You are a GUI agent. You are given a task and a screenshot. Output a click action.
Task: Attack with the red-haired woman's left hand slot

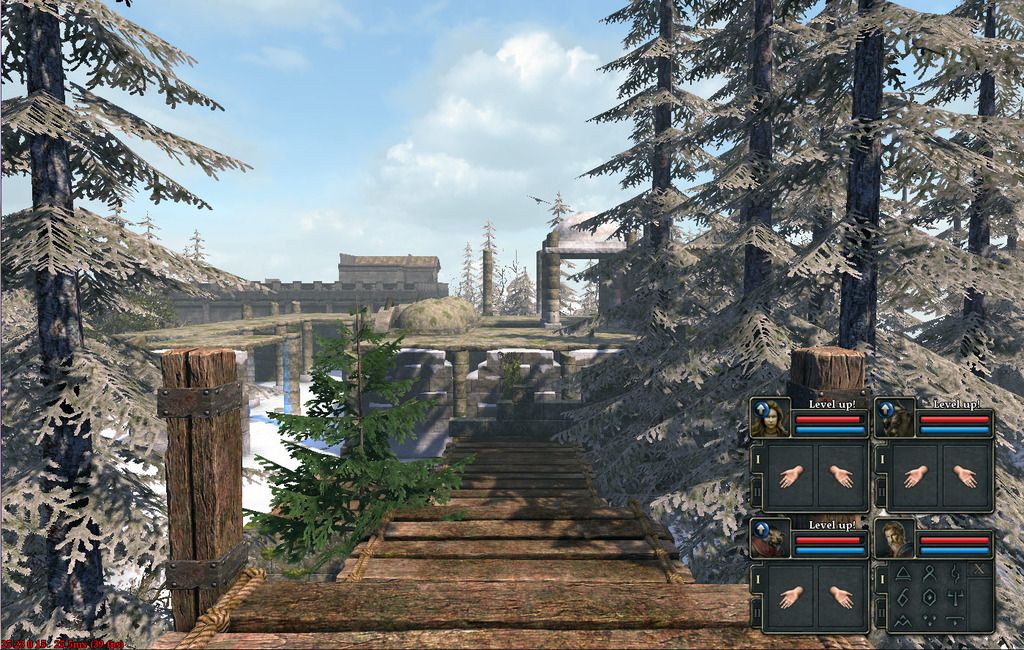point(792,476)
